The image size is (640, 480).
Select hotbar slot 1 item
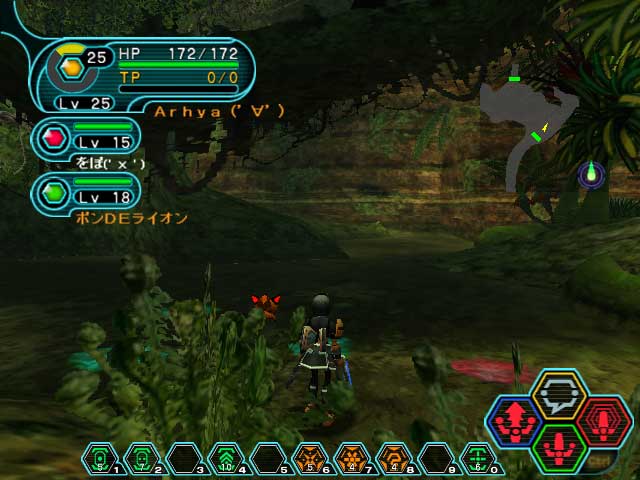(x=100, y=459)
